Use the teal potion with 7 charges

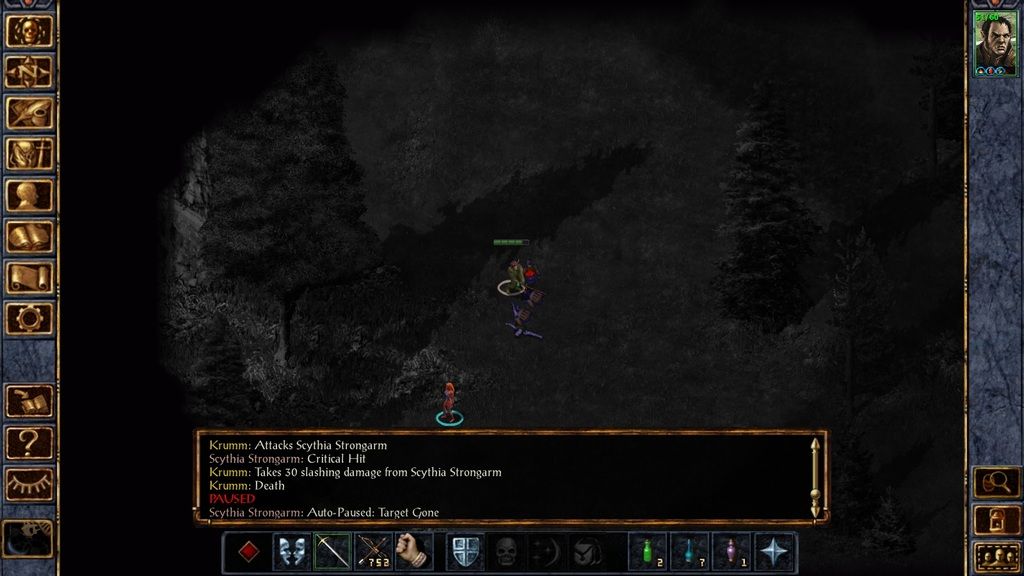[x=690, y=551]
